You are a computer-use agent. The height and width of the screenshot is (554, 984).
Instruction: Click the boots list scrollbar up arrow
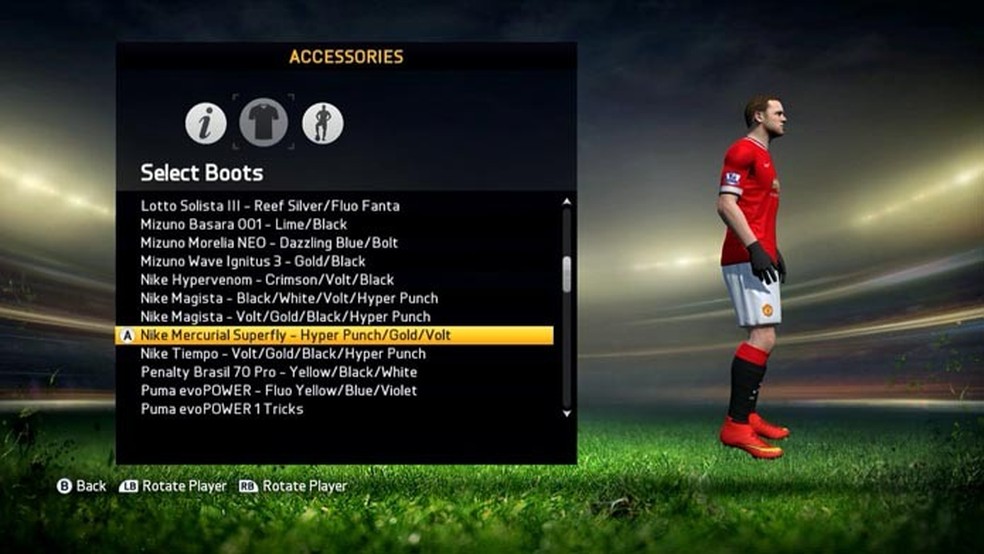click(567, 202)
